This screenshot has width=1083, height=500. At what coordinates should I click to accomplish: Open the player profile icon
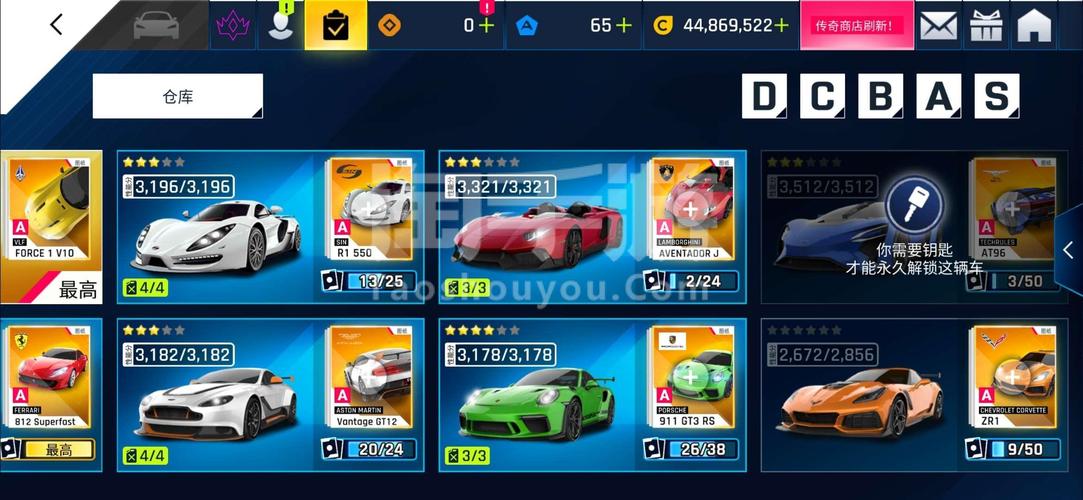click(x=281, y=26)
